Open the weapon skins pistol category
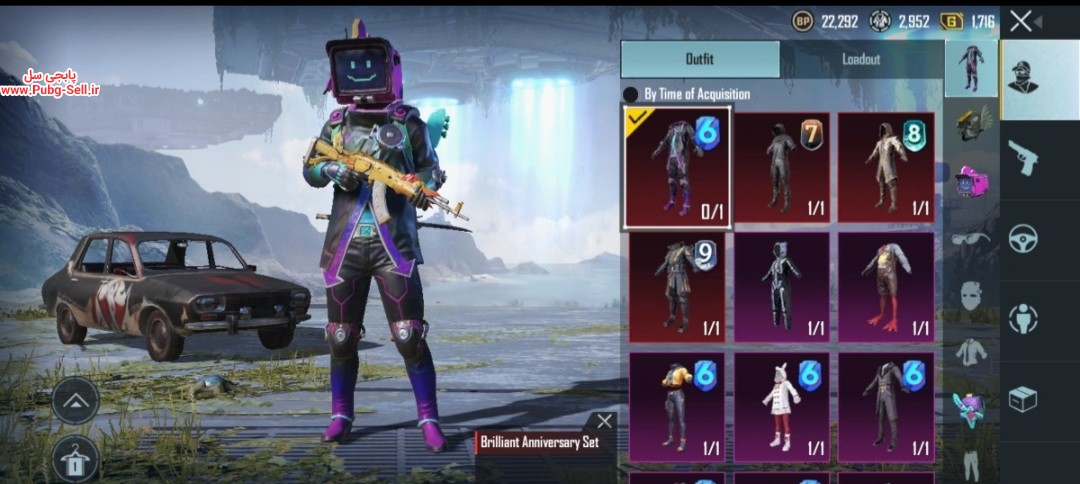 (1024, 158)
